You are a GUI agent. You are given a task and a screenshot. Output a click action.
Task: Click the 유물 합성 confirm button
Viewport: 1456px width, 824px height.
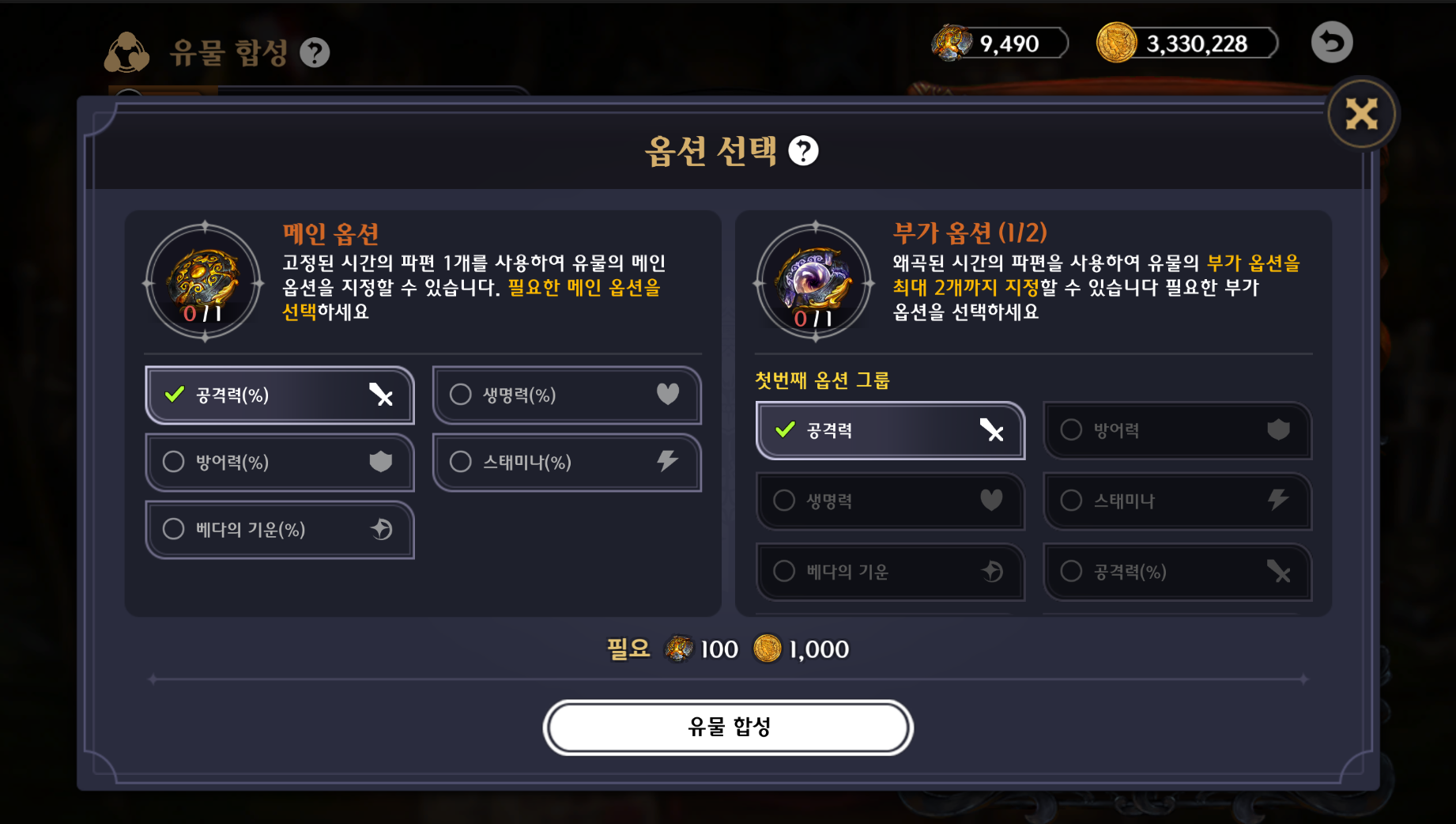click(x=728, y=727)
